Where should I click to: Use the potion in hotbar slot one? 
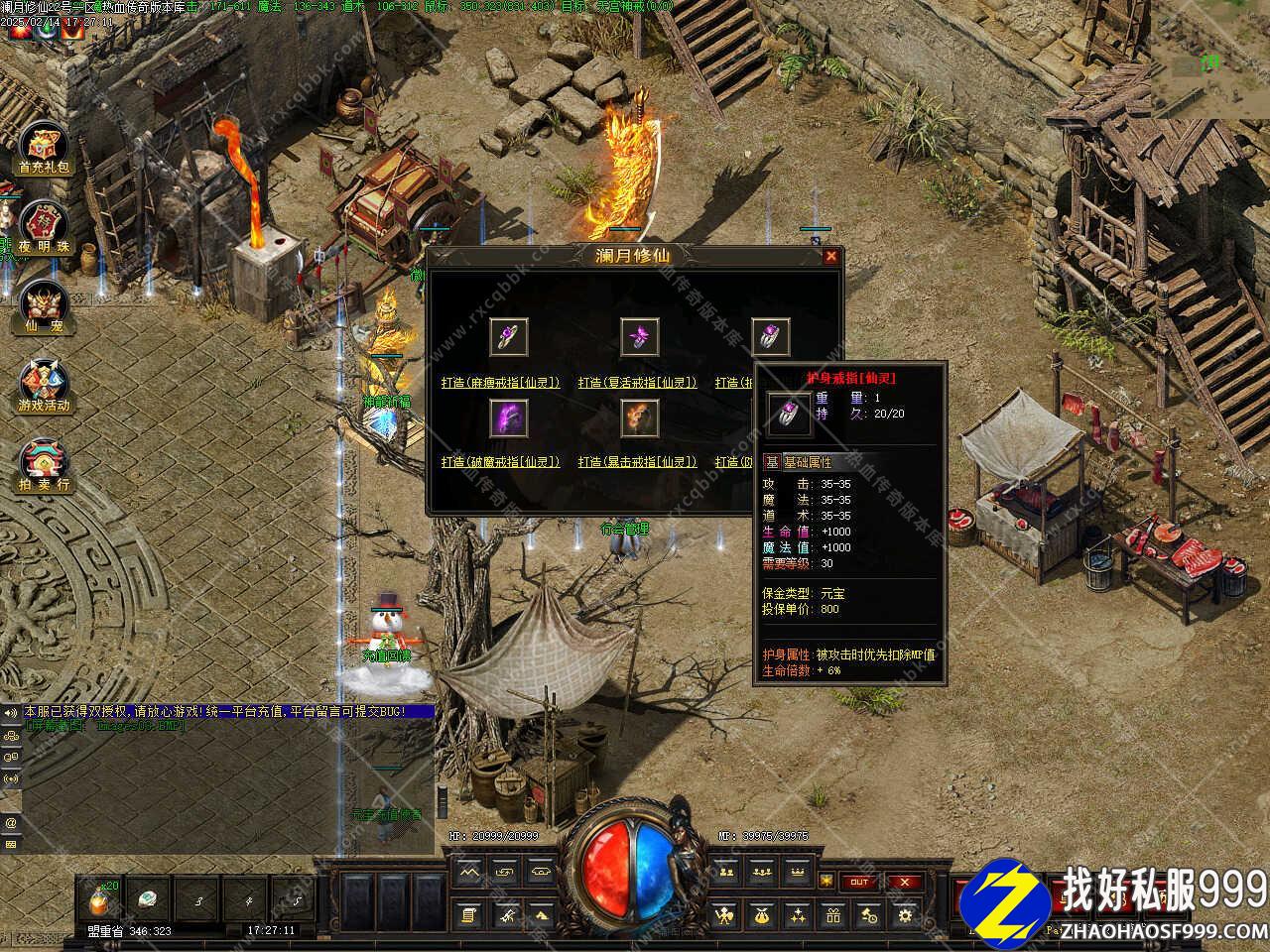coord(99,899)
